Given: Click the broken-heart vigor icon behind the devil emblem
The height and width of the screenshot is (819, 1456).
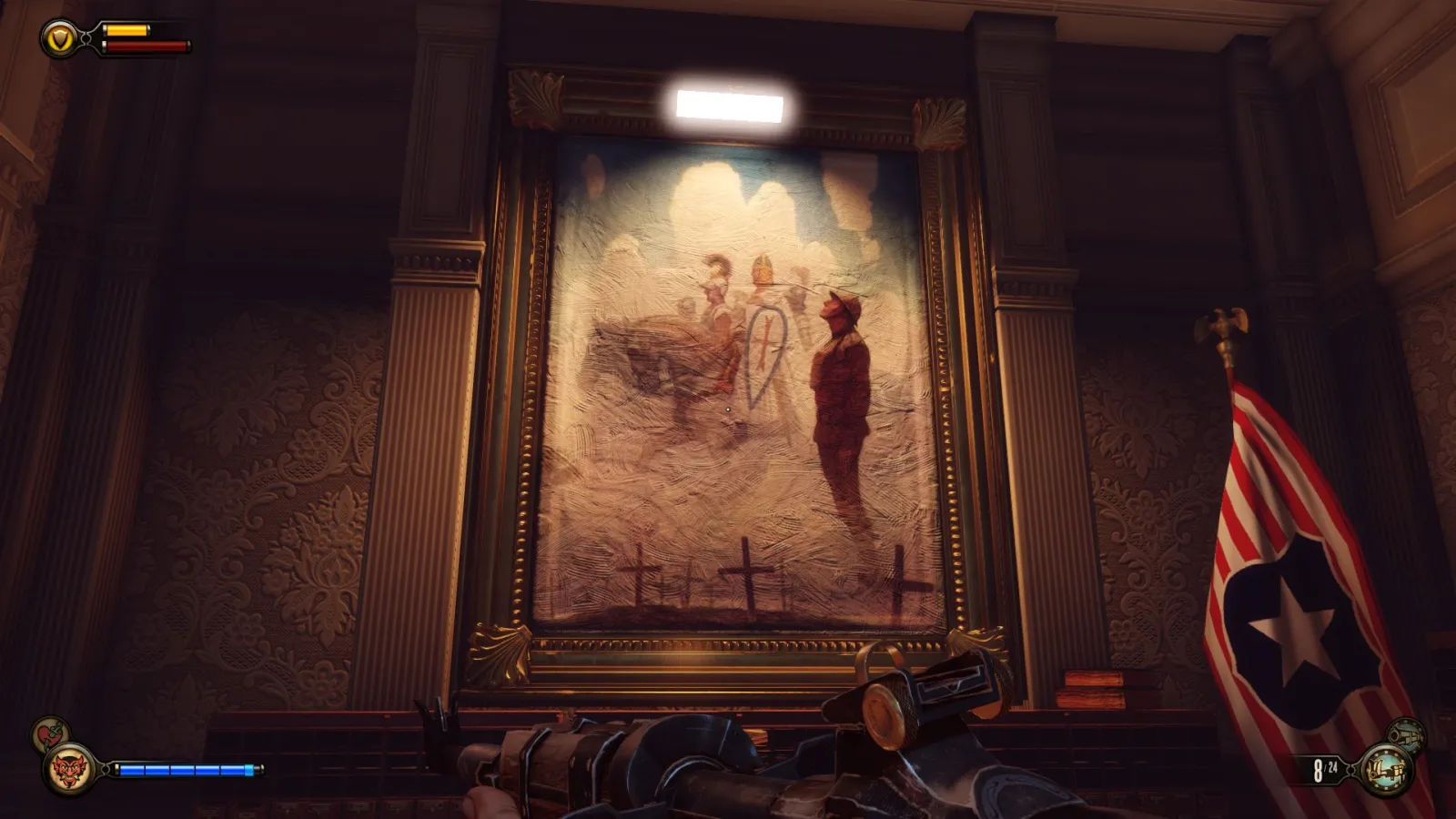Looking at the screenshot, I should (47, 735).
